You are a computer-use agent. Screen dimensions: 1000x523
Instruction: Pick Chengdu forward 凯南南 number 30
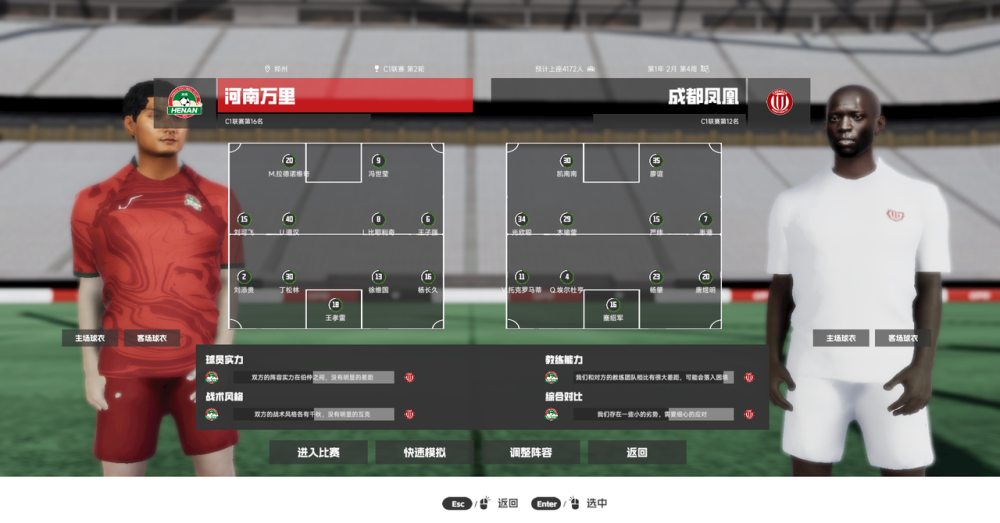(x=566, y=161)
